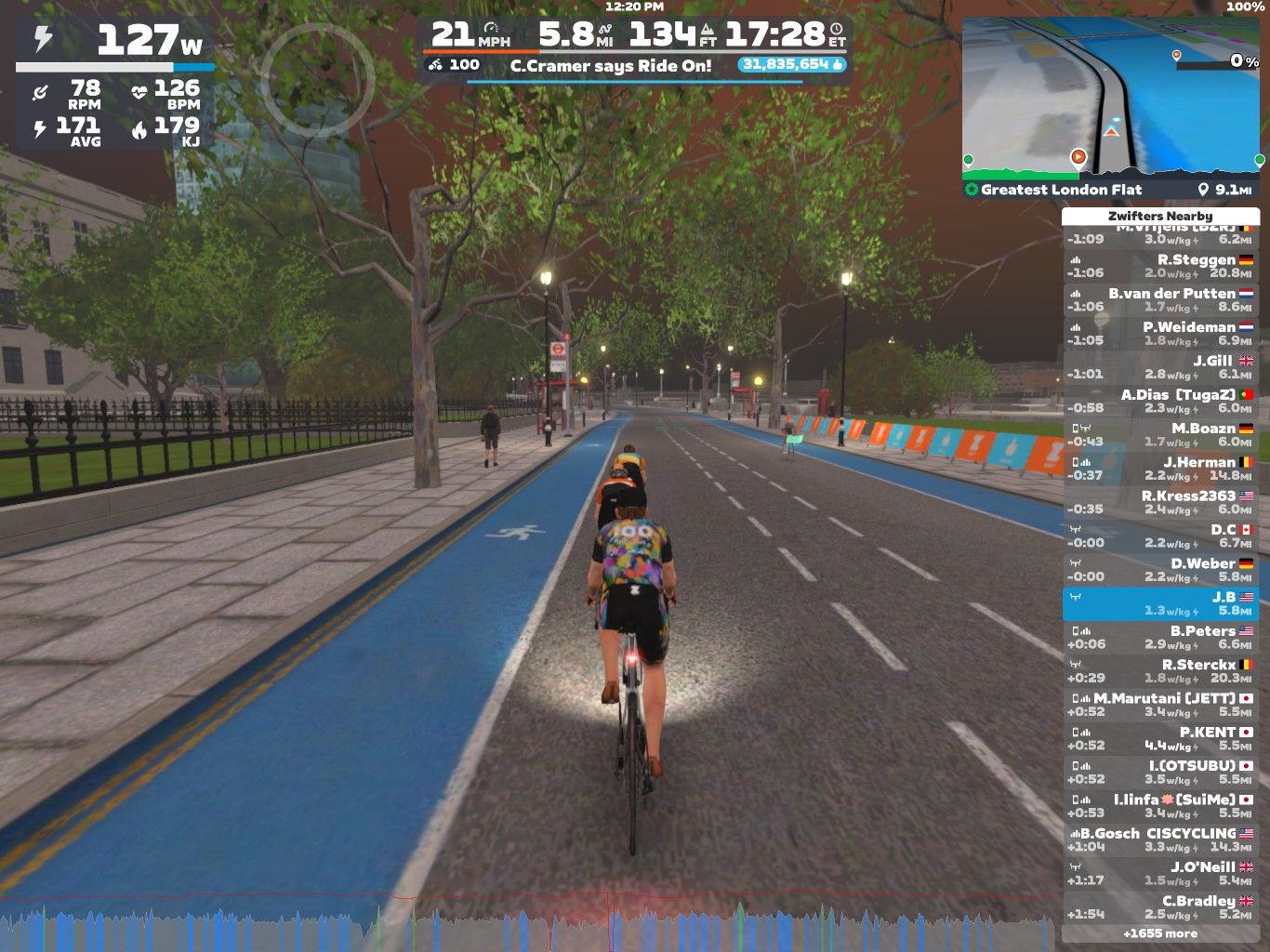Click M.Marutani (JETT) rider row

tap(1160, 705)
